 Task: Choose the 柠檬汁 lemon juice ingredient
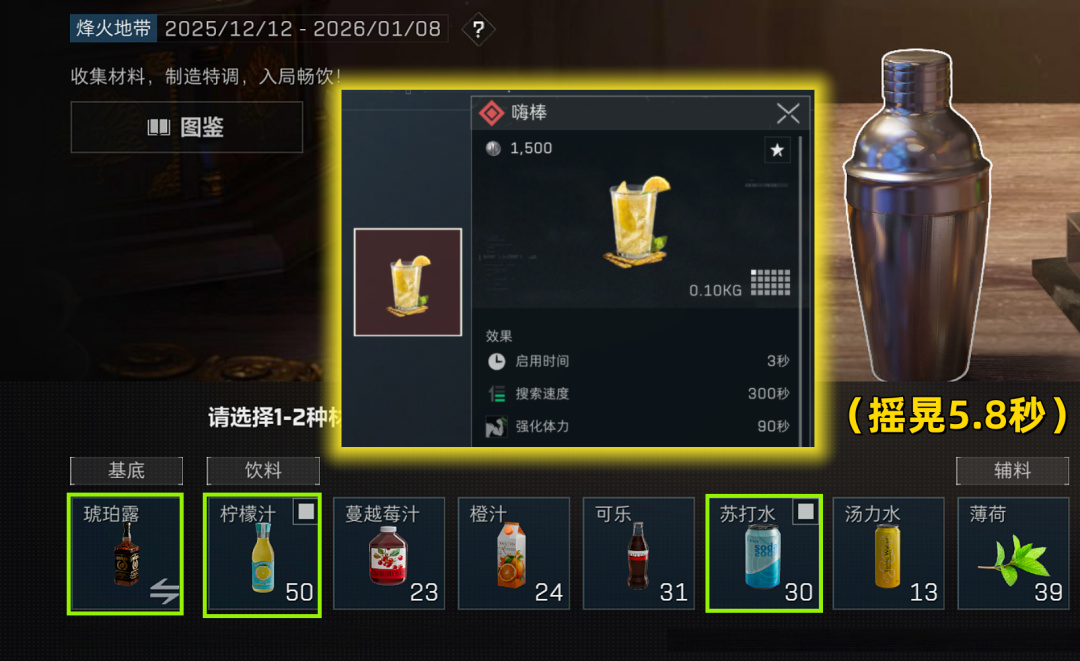[x=262, y=554]
